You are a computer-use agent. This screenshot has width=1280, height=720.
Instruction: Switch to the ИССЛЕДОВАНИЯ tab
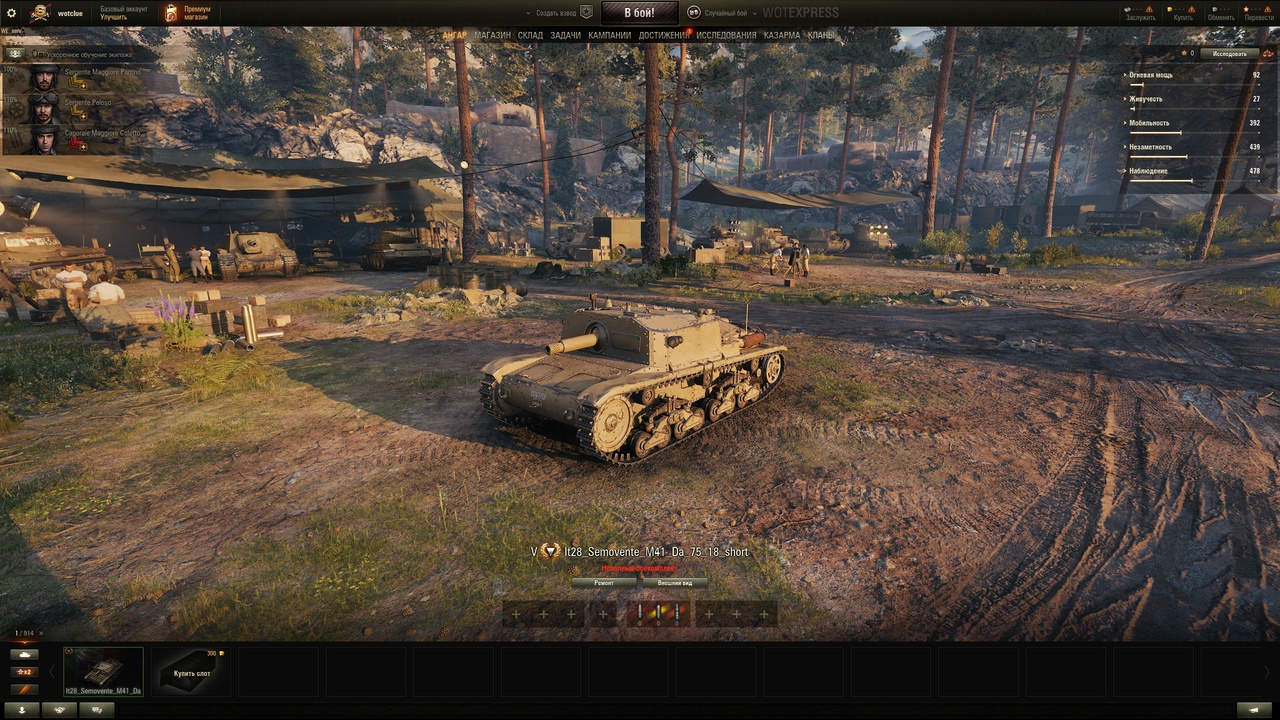pyautogui.click(x=726, y=36)
